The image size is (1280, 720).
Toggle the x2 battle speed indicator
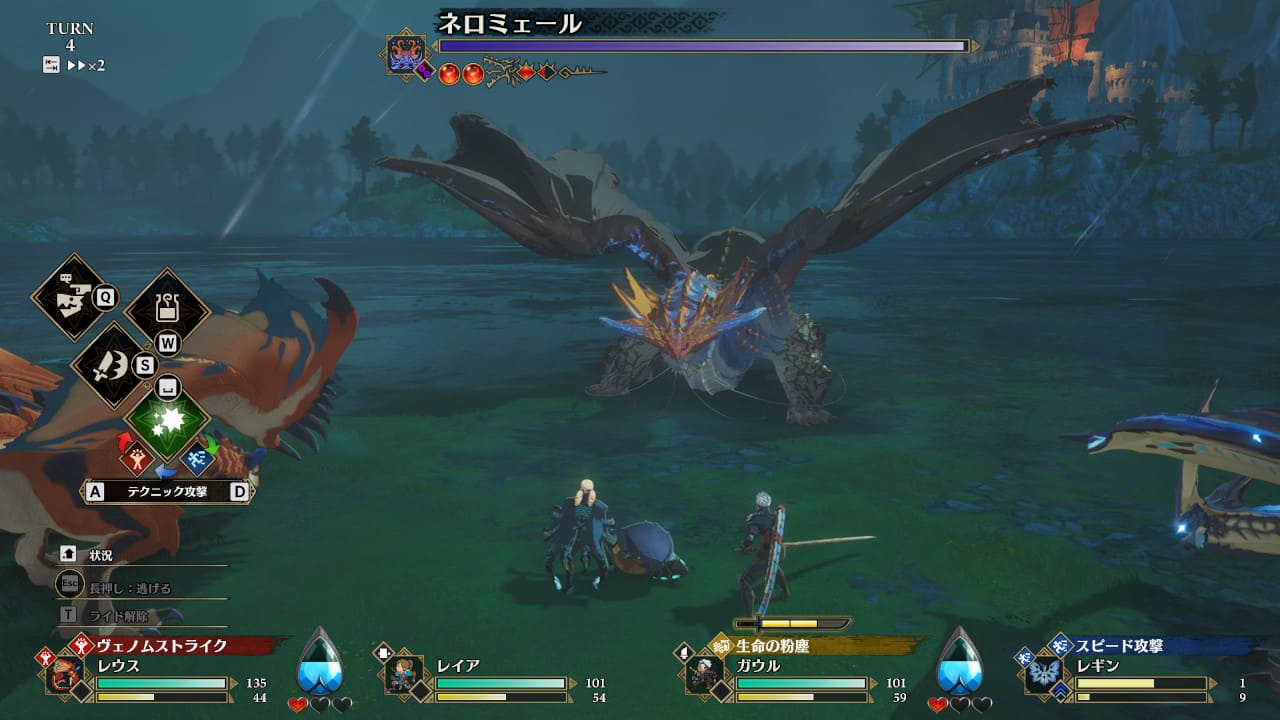coord(88,65)
